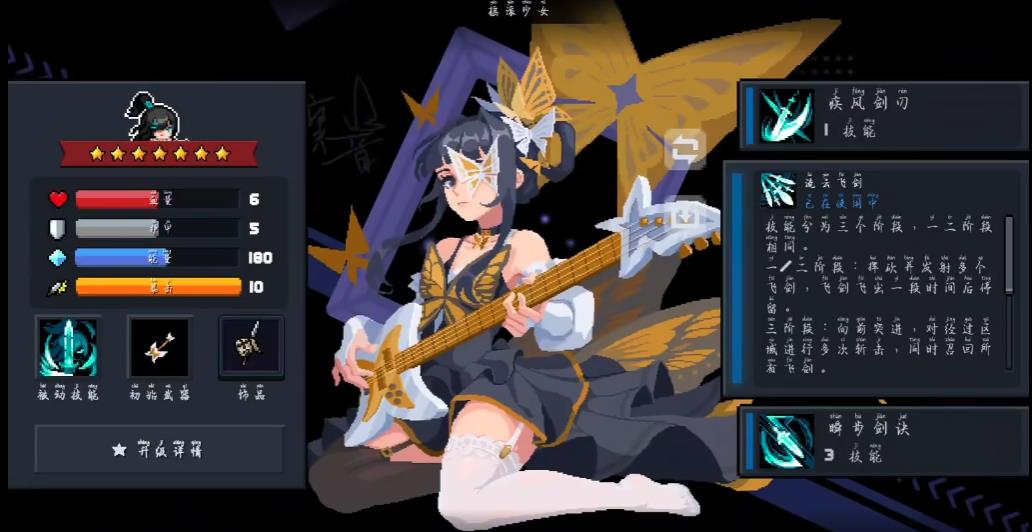Click the seven-star rating banner
Screen dimensions: 1032x532
(x=159, y=153)
